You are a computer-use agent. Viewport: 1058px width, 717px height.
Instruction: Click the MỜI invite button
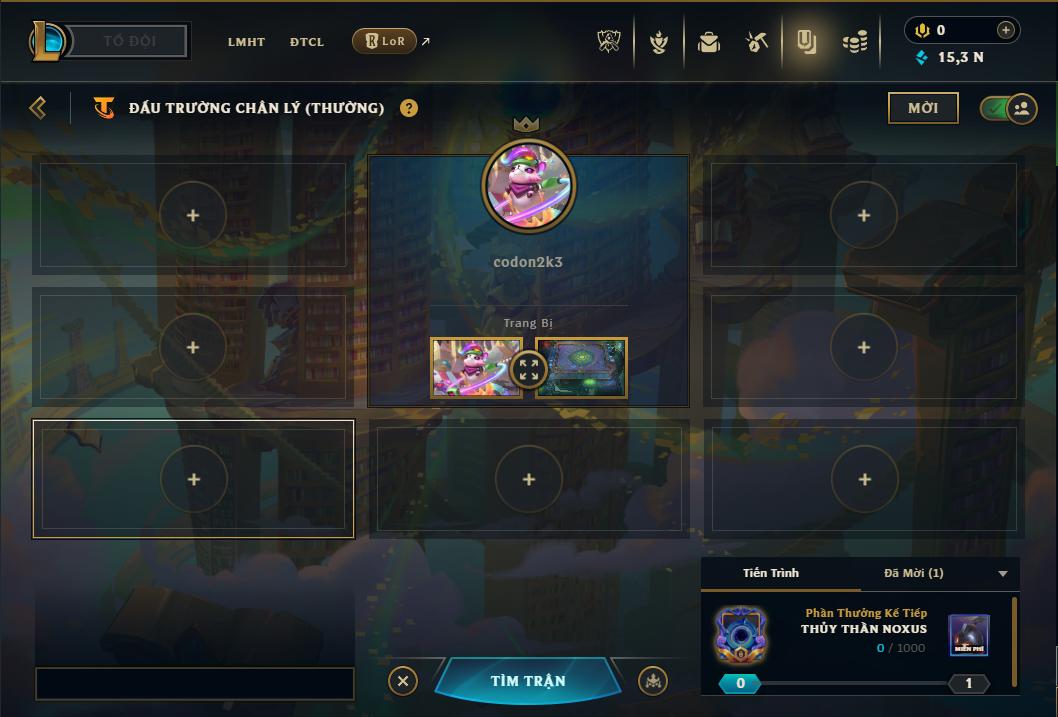pos(923,108)
